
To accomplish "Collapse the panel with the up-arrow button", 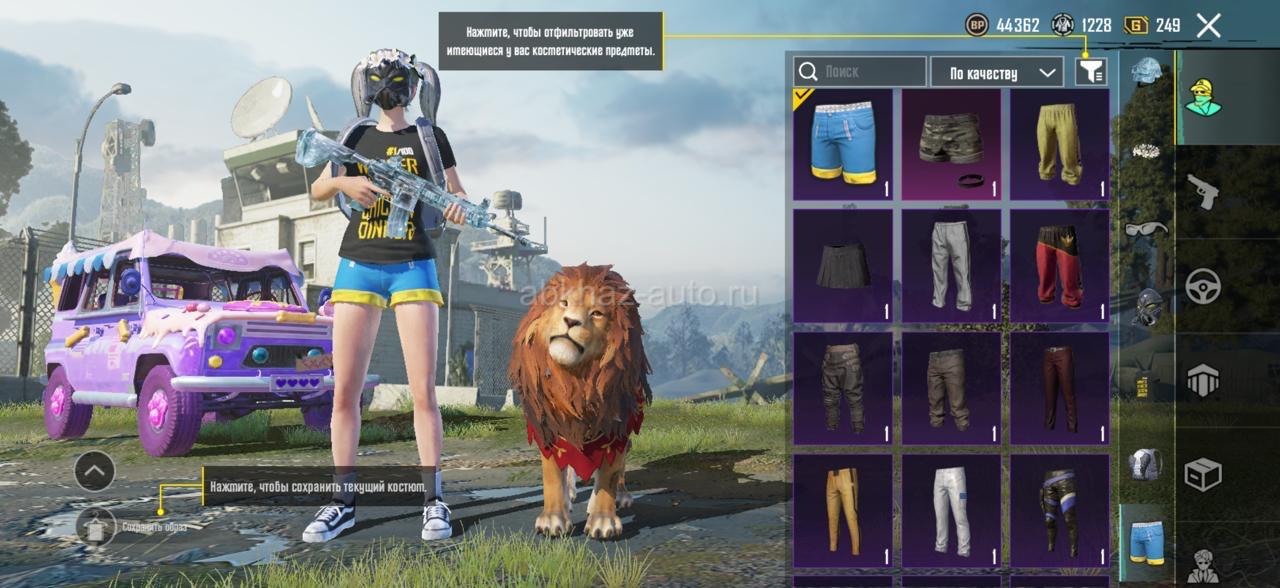I will 95,471.
